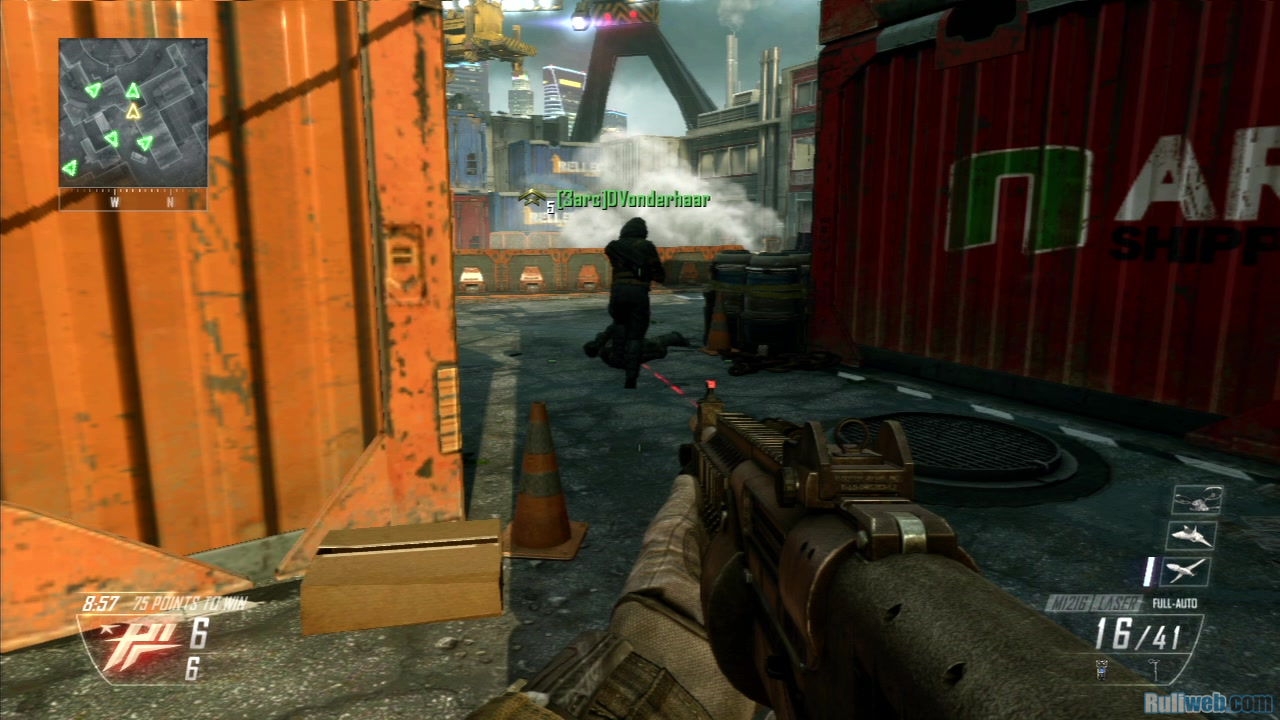This screenshot has width=1280, height=720.
Task: Click the minimap
Action: (x=133, y=112)
